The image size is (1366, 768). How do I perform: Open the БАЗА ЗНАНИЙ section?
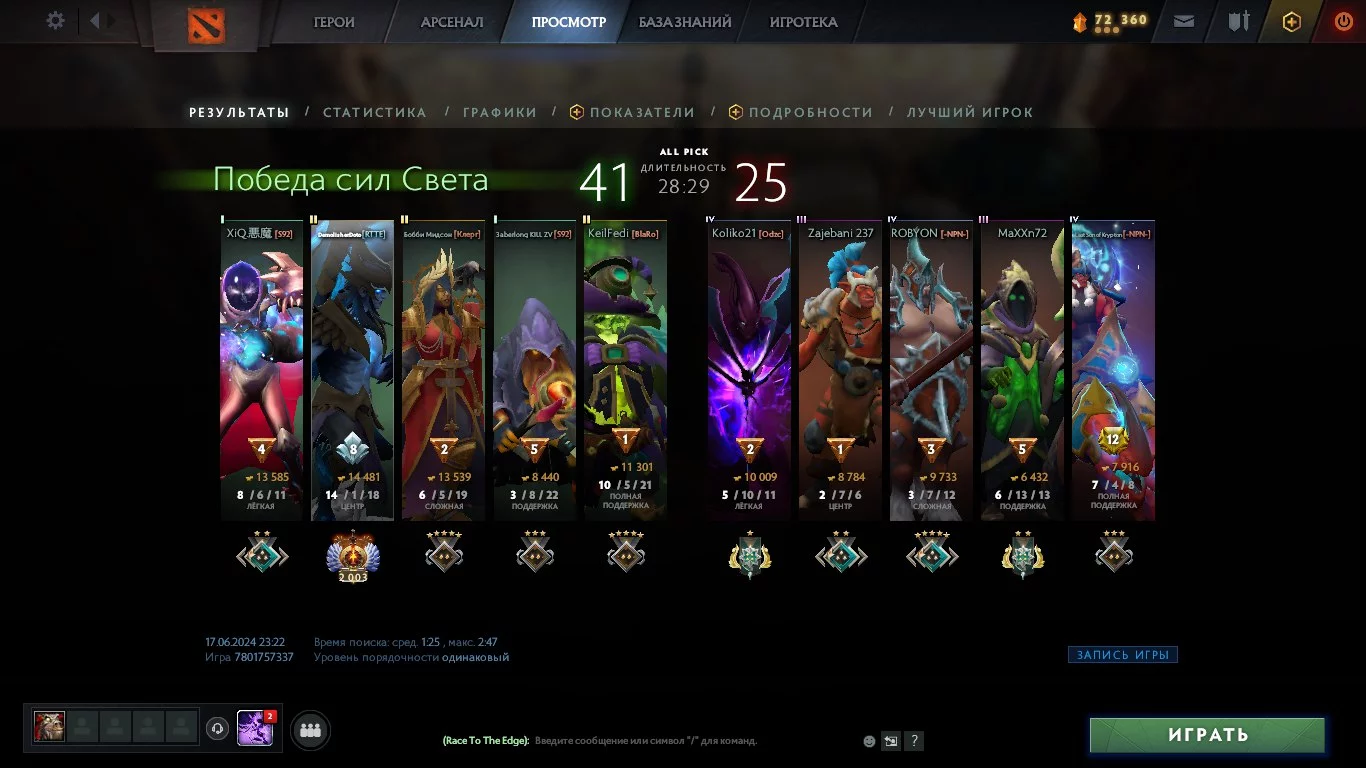pyautogui.click(x=685, y=22)
